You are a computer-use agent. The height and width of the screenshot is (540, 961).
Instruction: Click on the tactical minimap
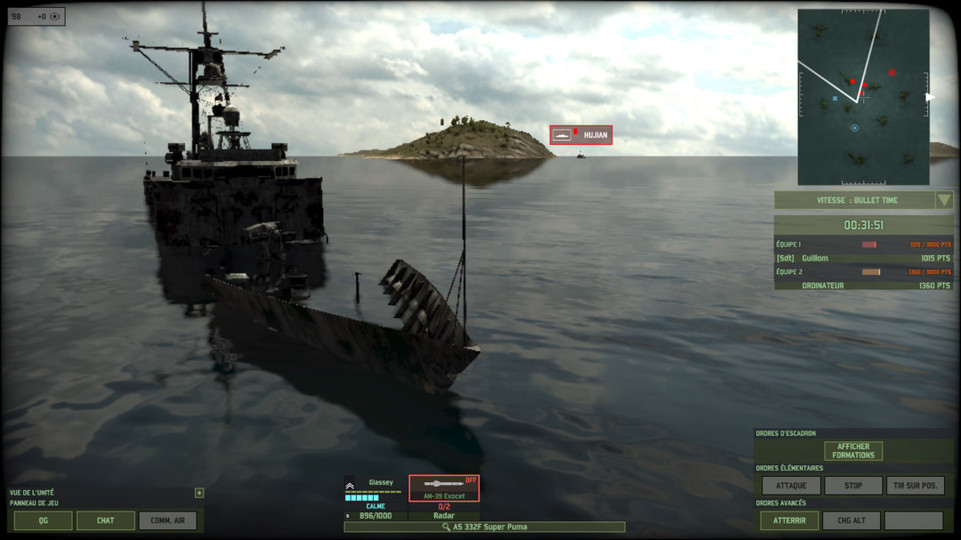tap(862, 97)
